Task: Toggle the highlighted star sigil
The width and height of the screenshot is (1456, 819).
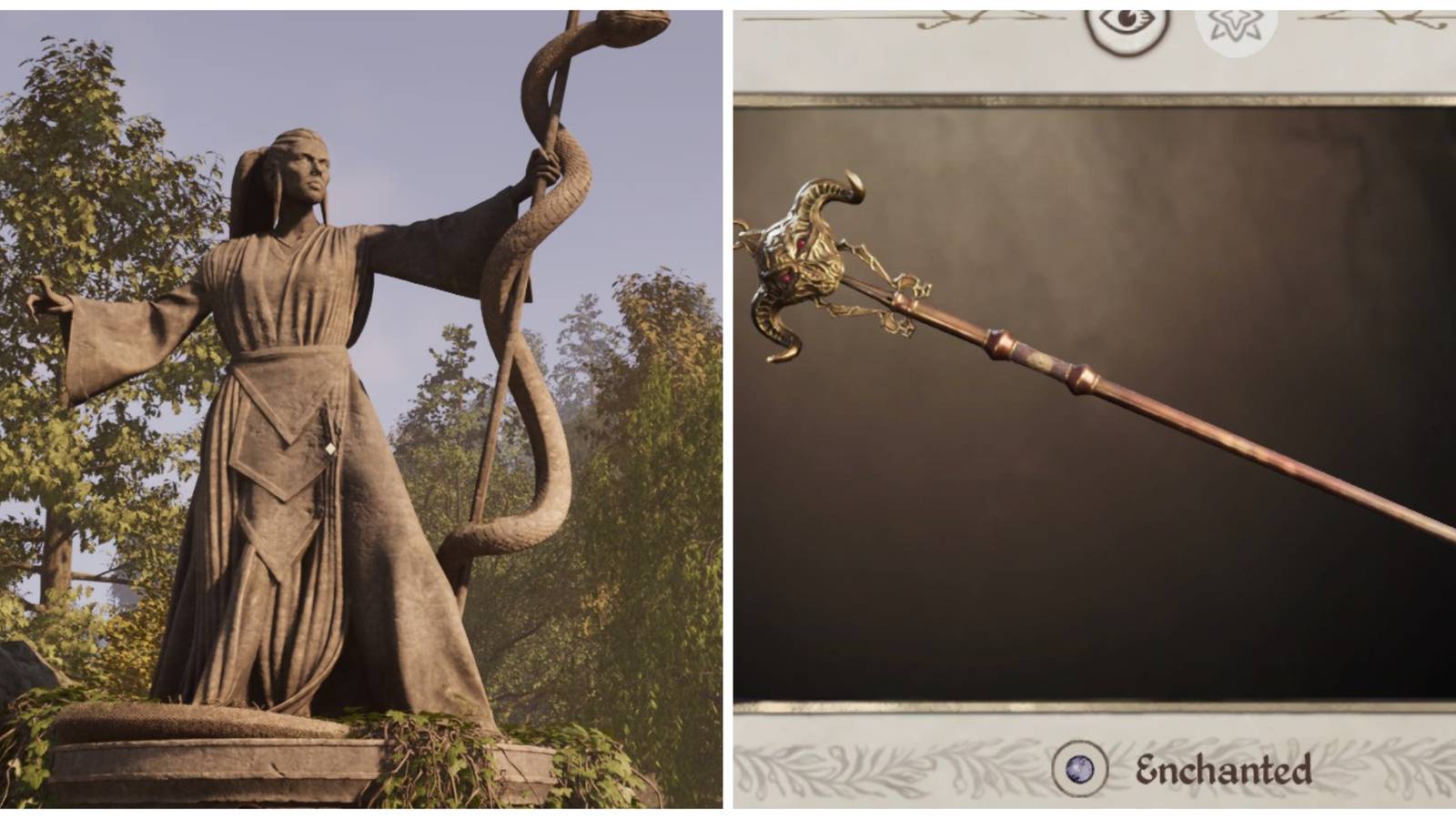Action: tap(1236, 18)
